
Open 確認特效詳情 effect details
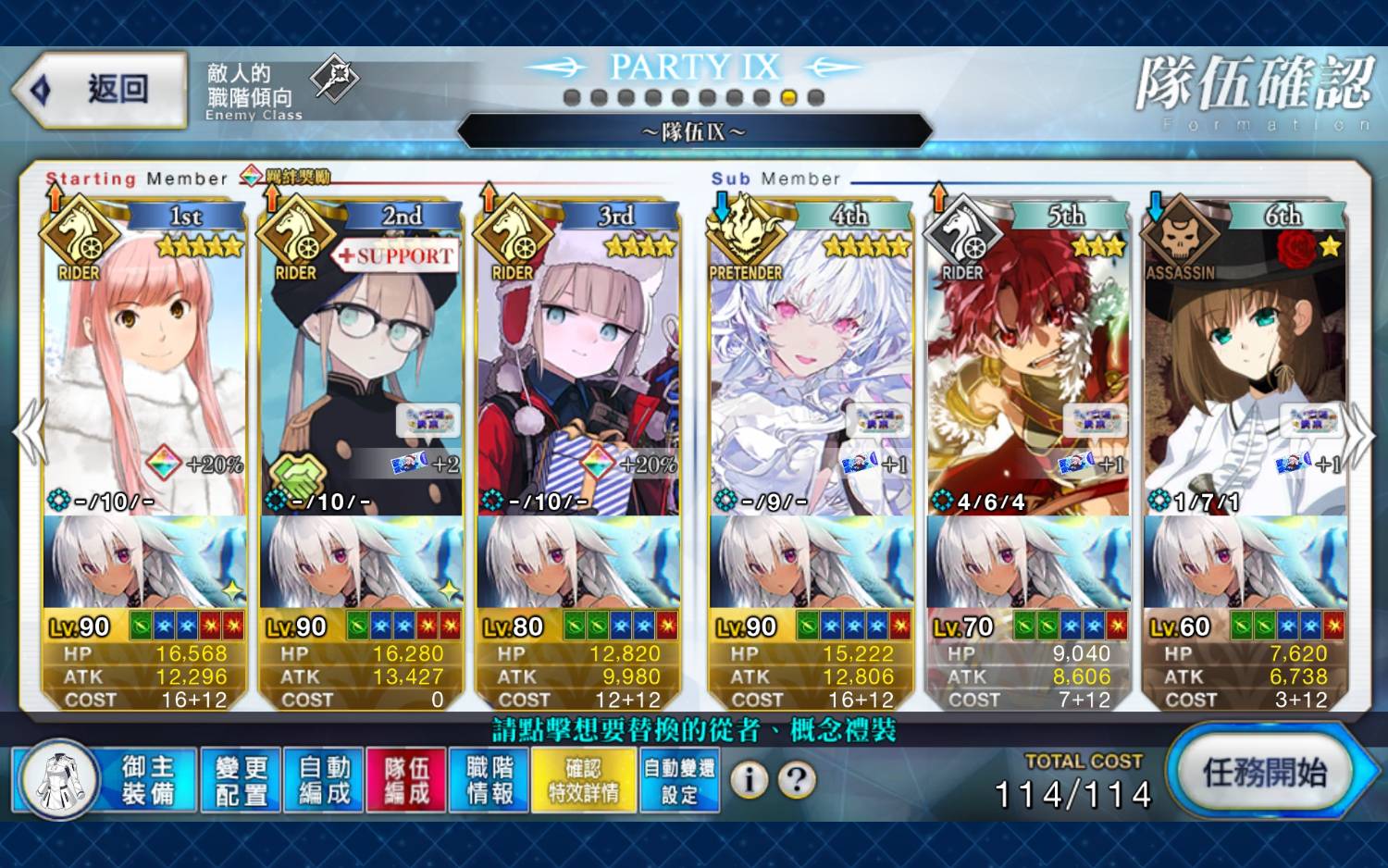(x=583, y=780)
